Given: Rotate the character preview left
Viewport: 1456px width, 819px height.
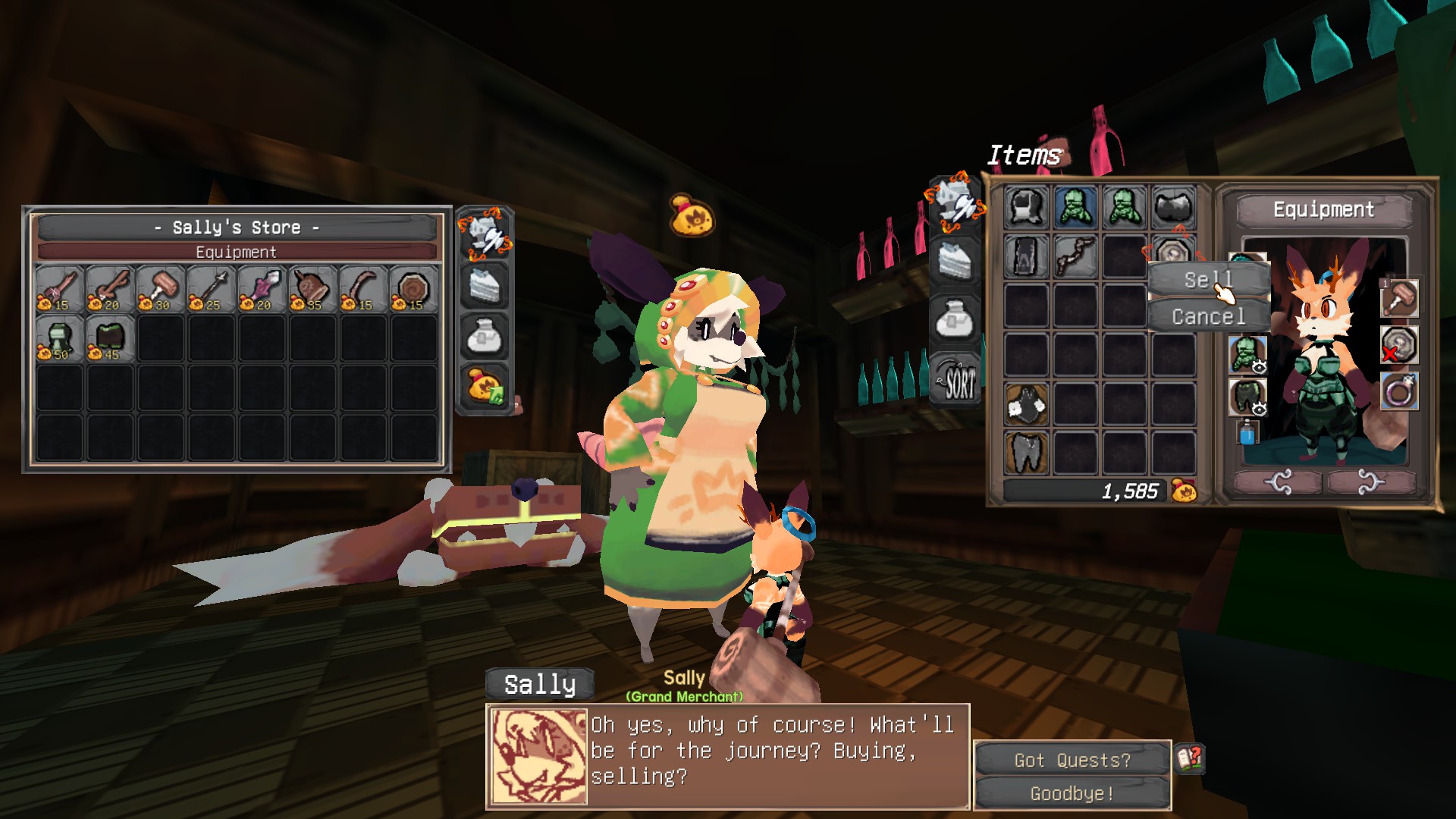Looking at the screenshot, I should (1279, 482).
